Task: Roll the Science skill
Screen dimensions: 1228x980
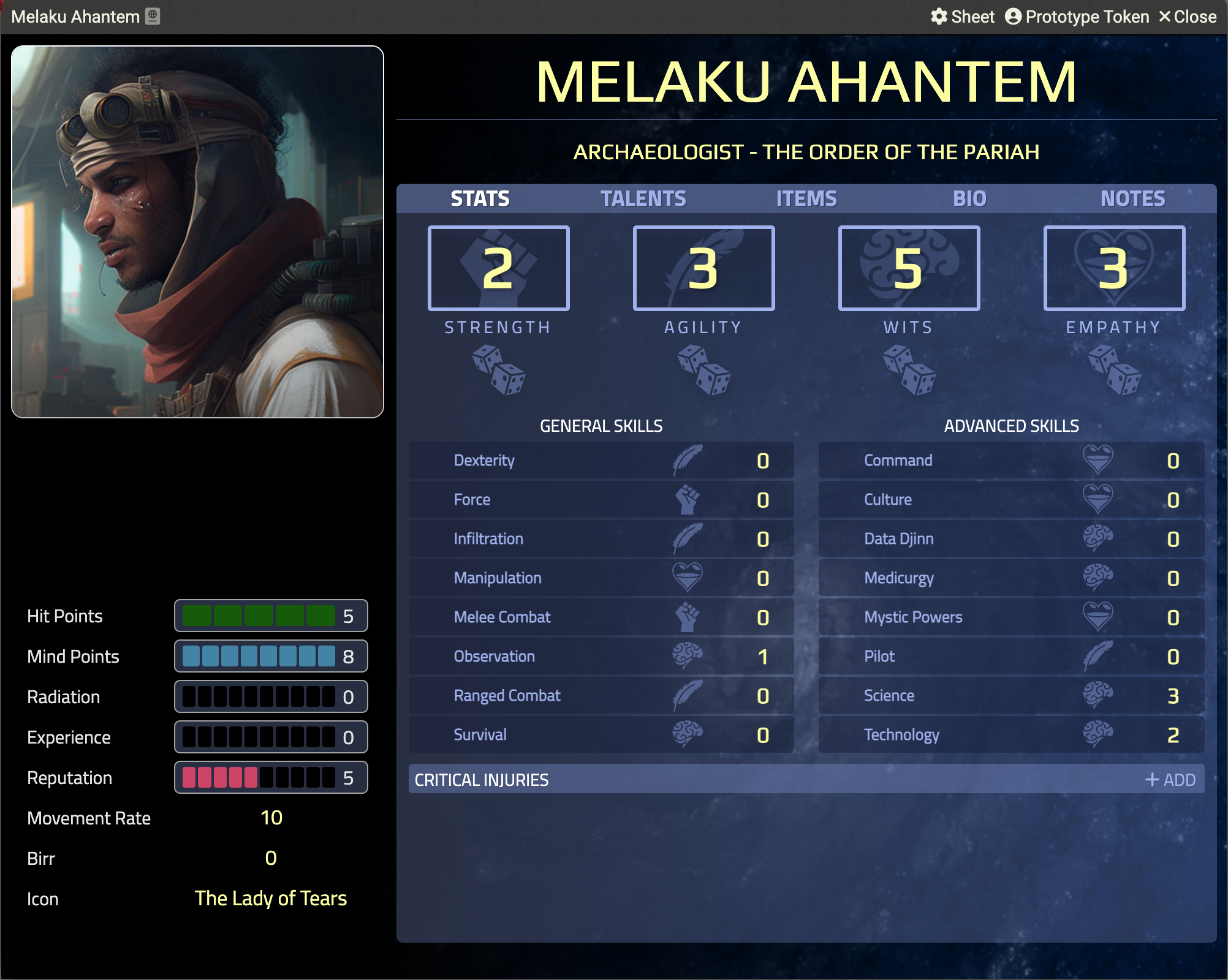Action: [889, 696]
